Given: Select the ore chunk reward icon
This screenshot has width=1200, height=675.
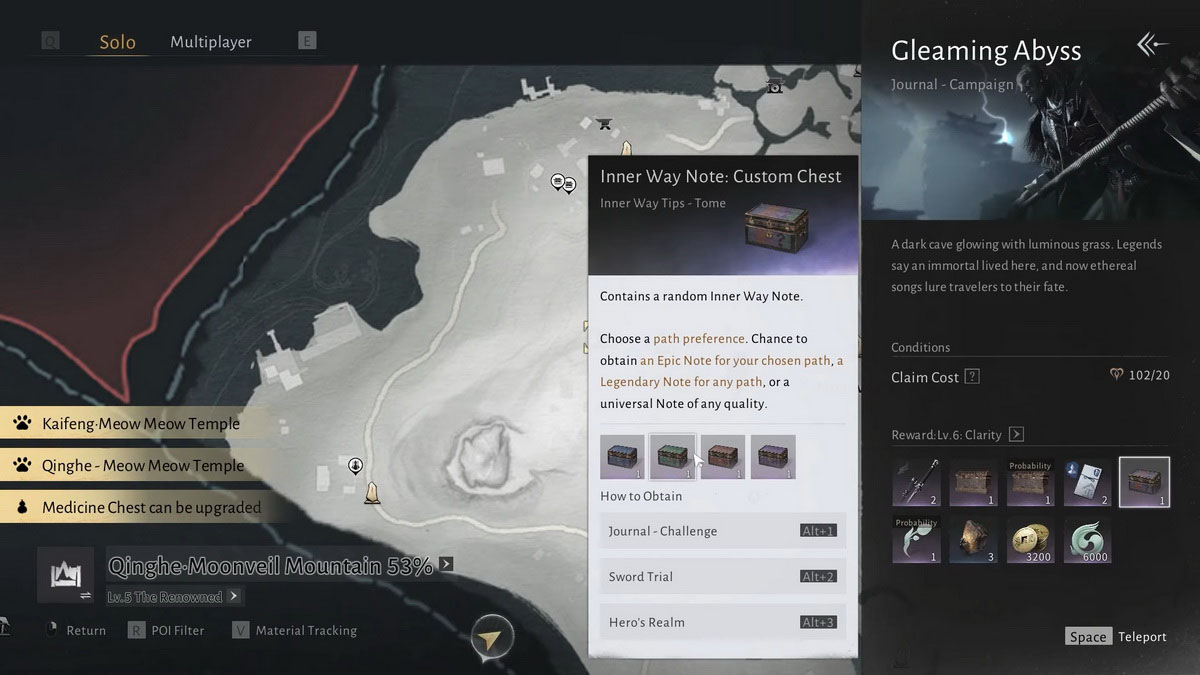Looking at the screenshot, I should pyautogui.click(x=973, y=538).
